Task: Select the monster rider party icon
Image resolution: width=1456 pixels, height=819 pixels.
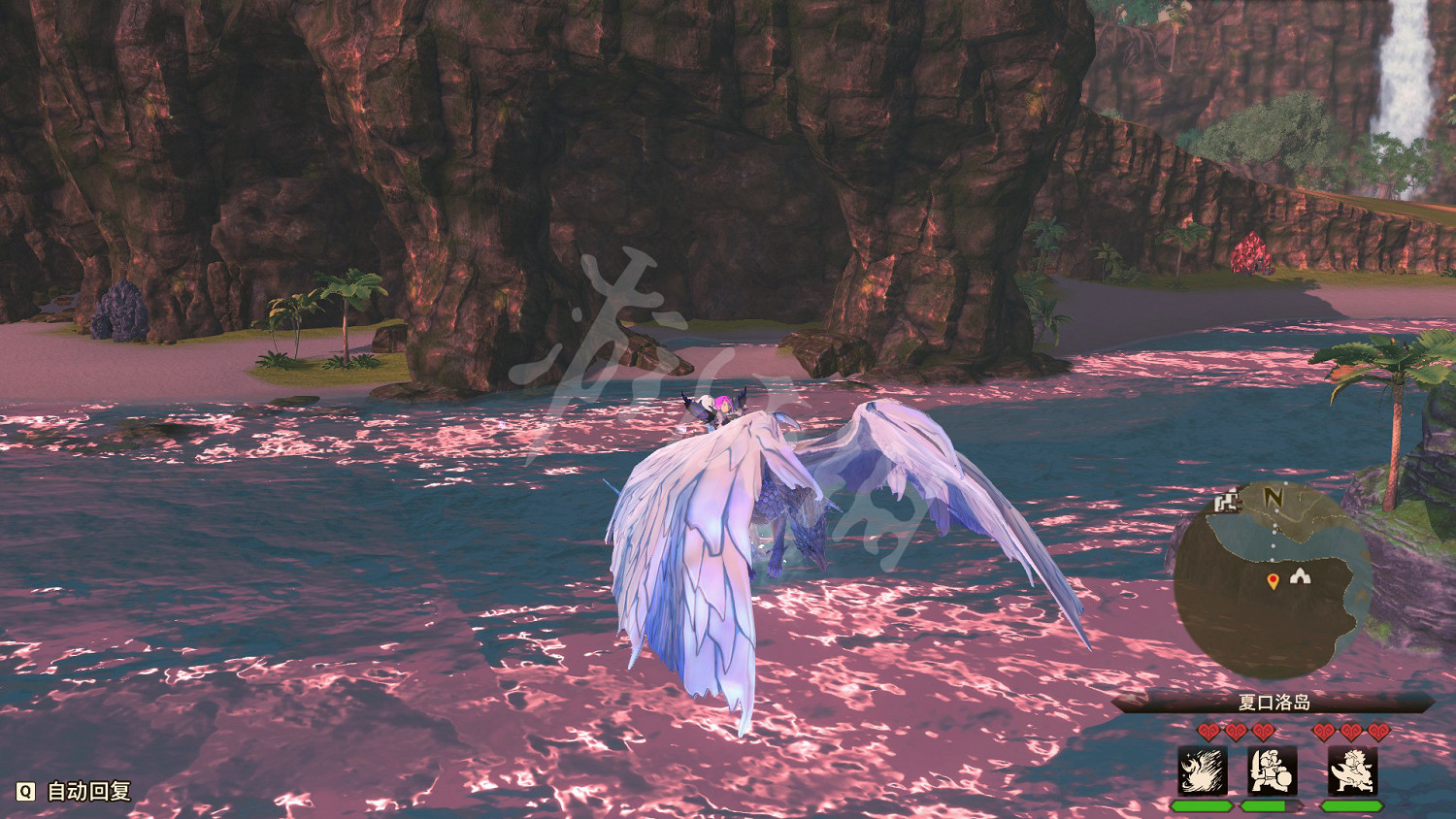Action: click(x=1352, y=769)
